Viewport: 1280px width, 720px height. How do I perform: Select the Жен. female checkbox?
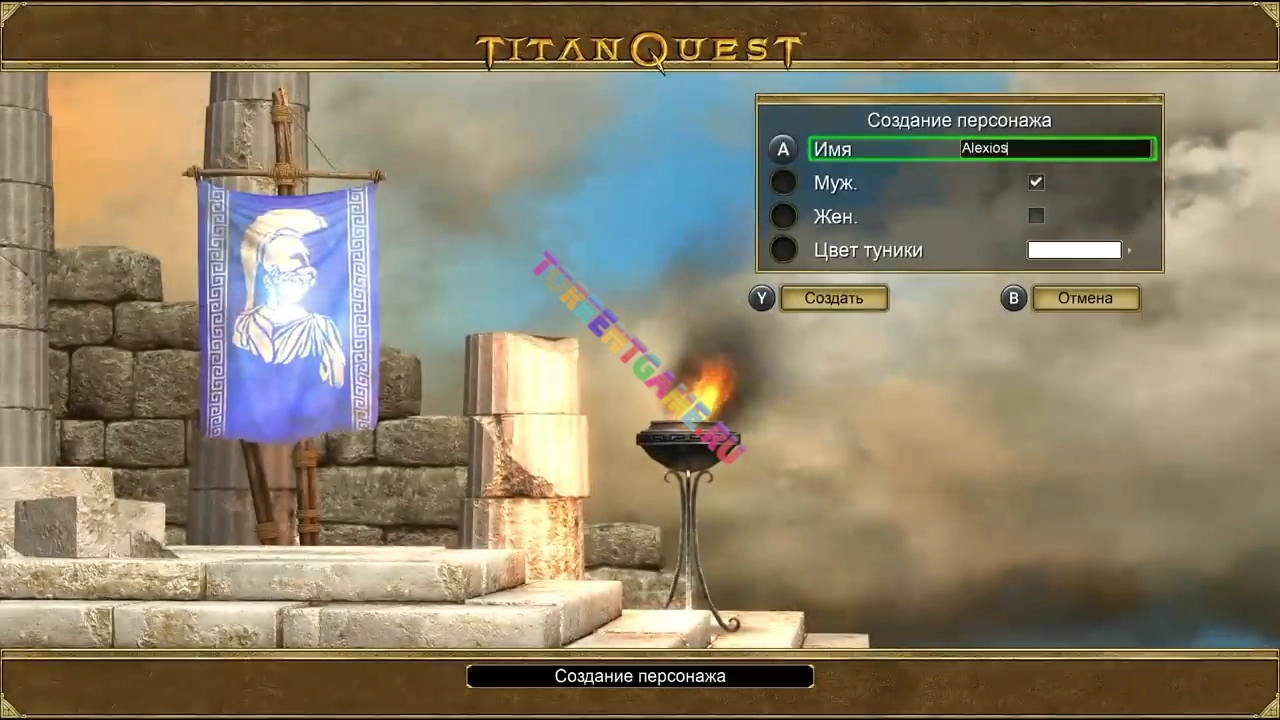tap(1036, 216)
